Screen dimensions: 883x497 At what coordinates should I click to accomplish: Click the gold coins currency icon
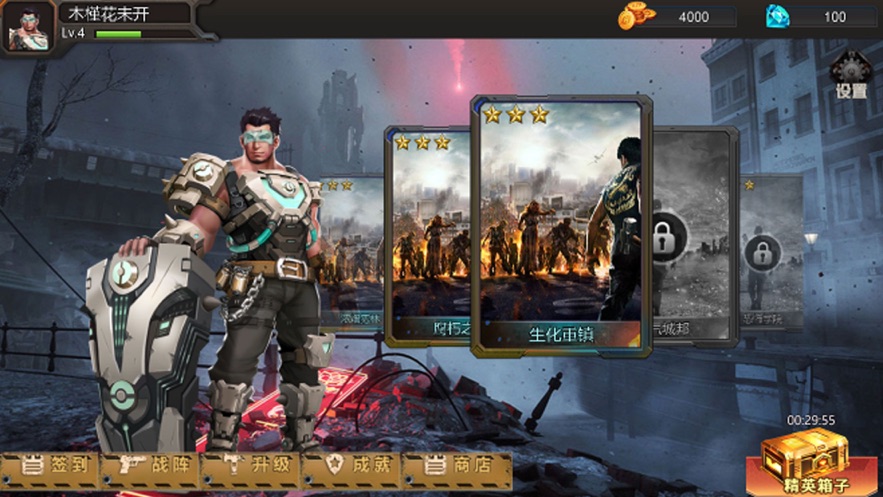tap(633, 16)
